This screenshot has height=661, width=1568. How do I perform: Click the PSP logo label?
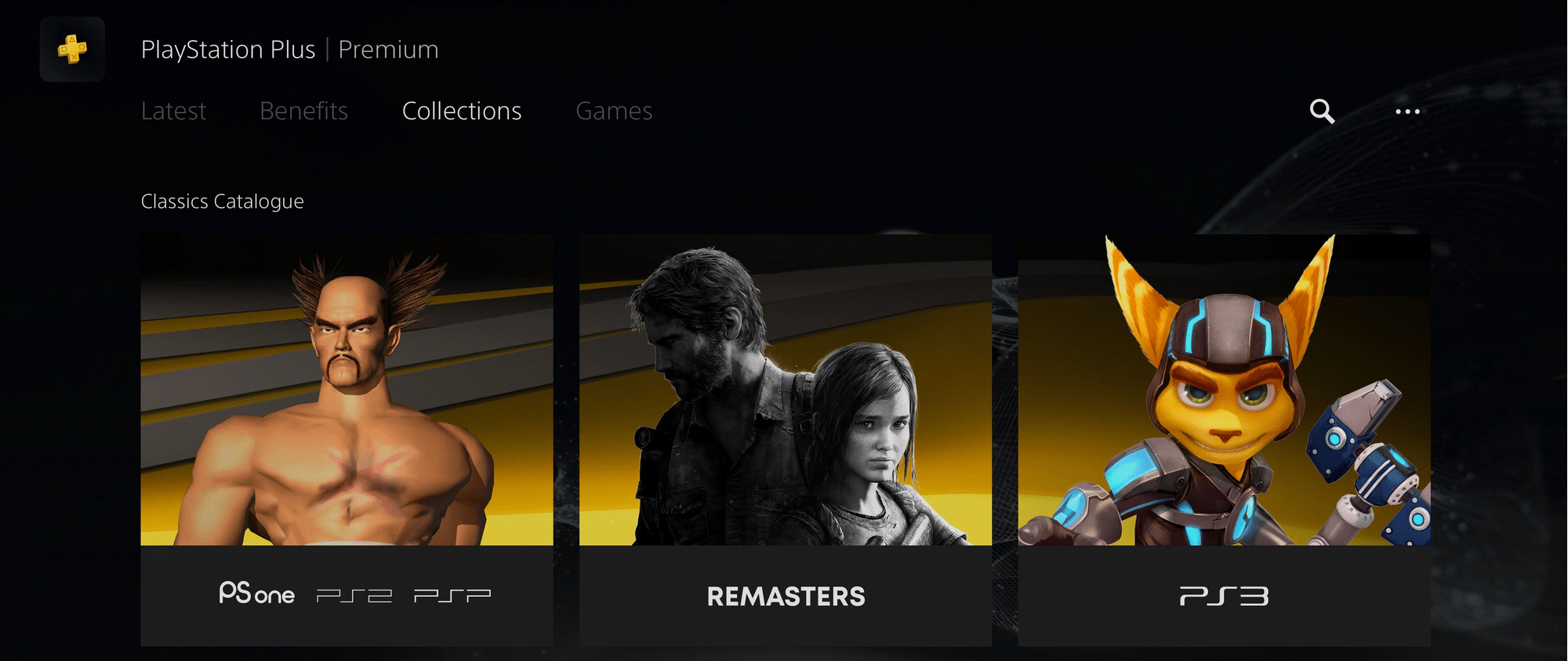(452, 594)
